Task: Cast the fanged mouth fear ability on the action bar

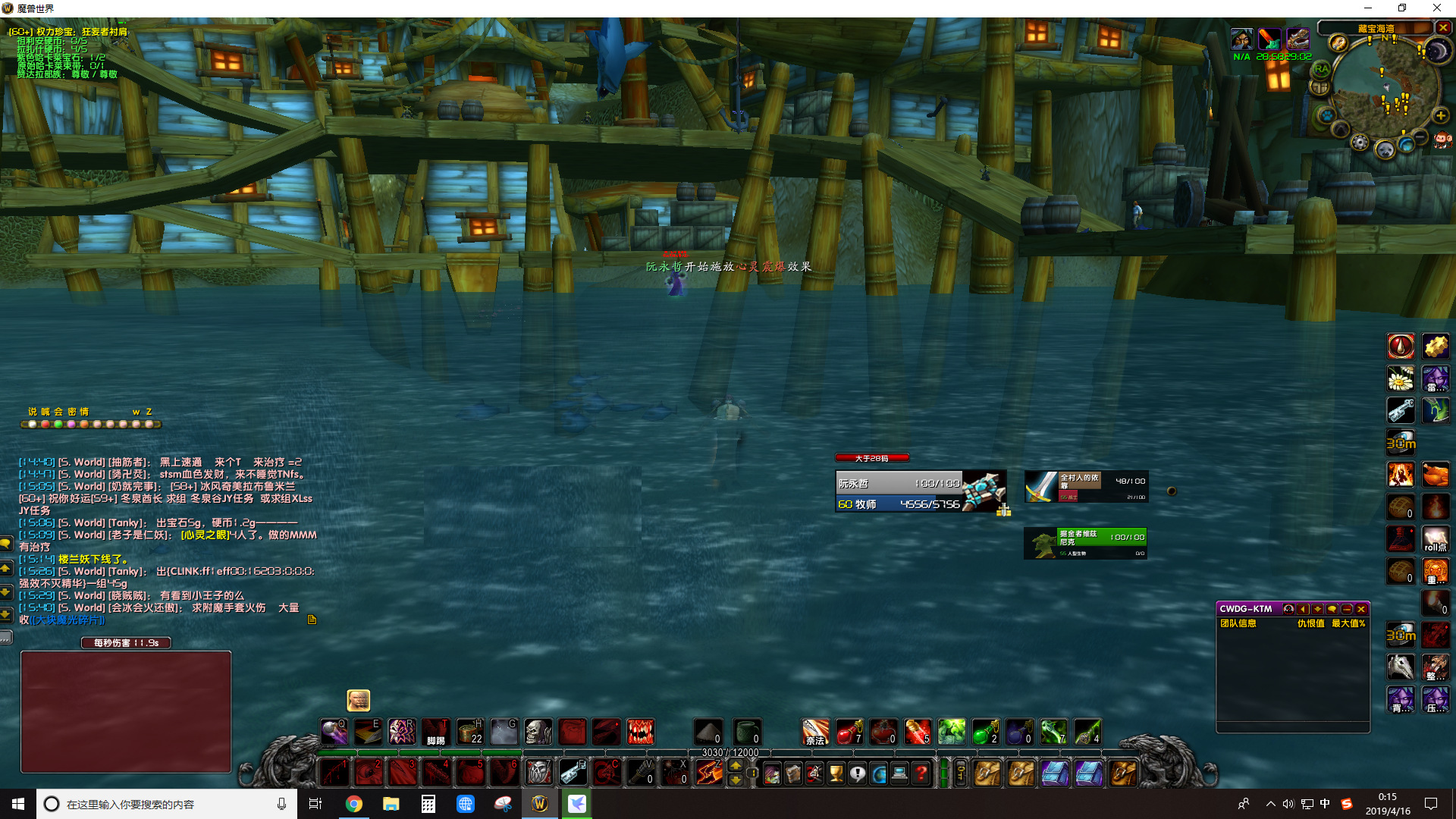Action: pos(641,732)
